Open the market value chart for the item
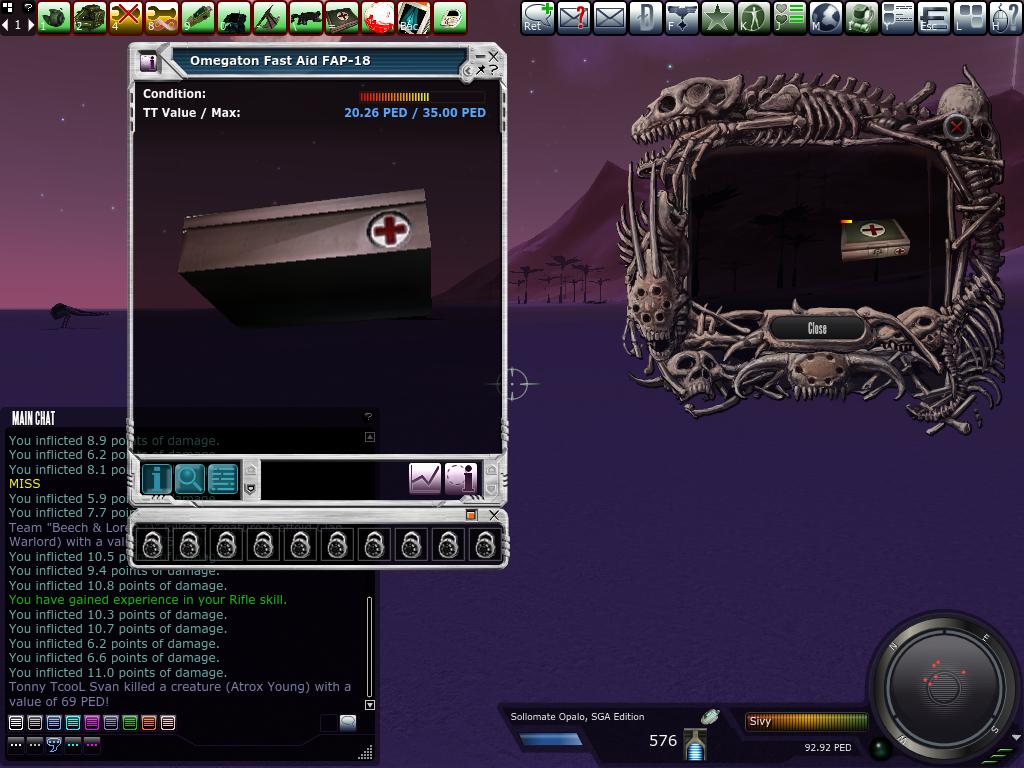Viewport: 1024px width, 768px height. point(425,479)
